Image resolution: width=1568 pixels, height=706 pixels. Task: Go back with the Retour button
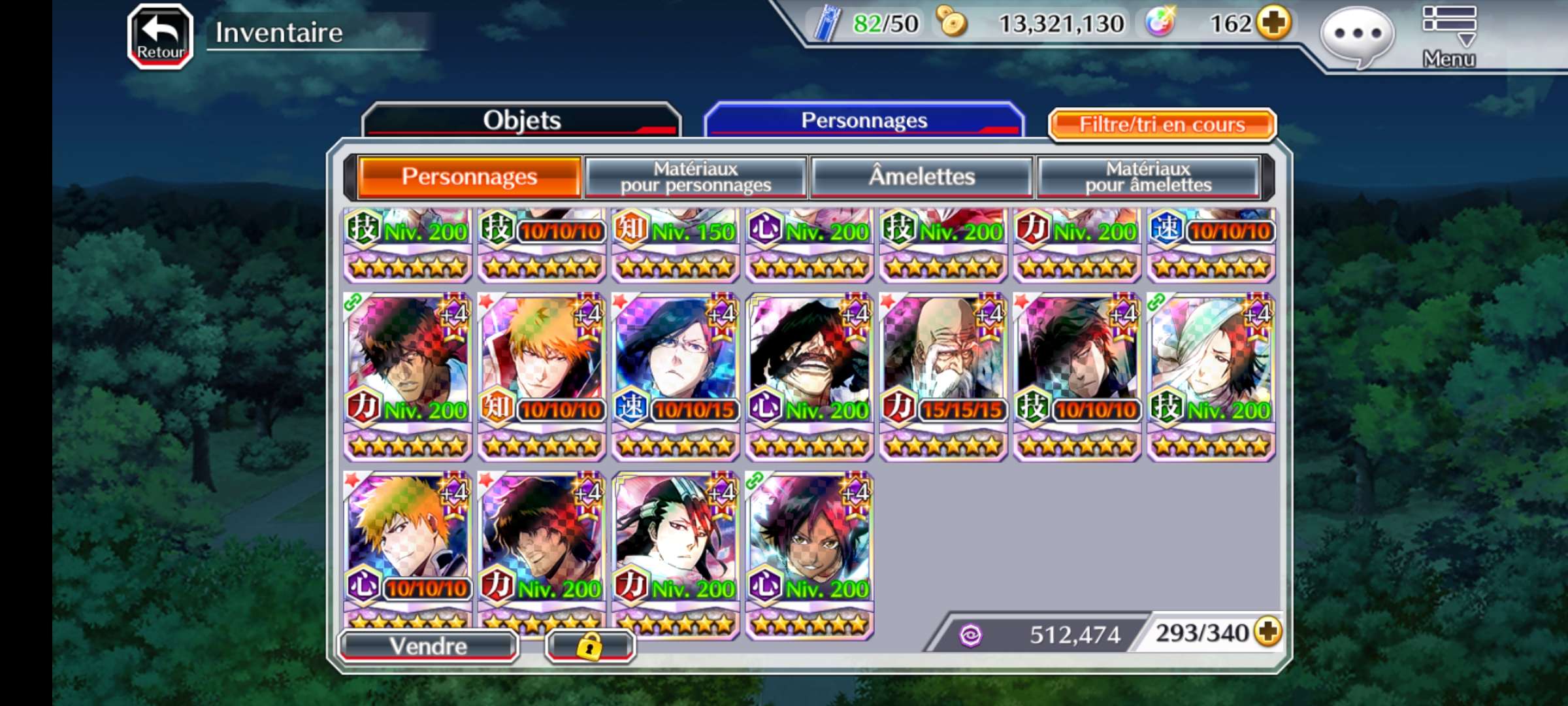coord(160,36)
